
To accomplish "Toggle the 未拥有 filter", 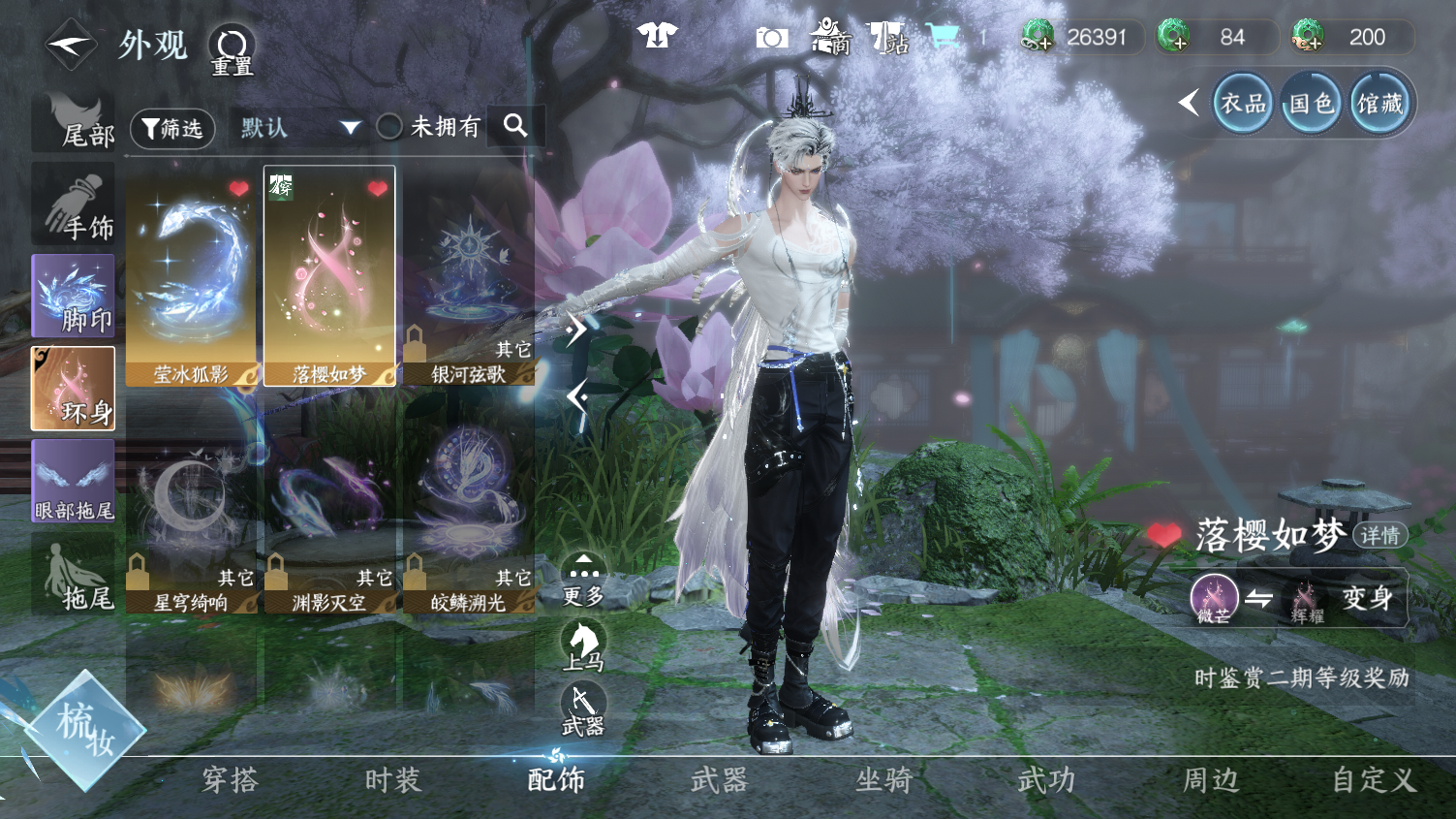I will tap(389, 127).
